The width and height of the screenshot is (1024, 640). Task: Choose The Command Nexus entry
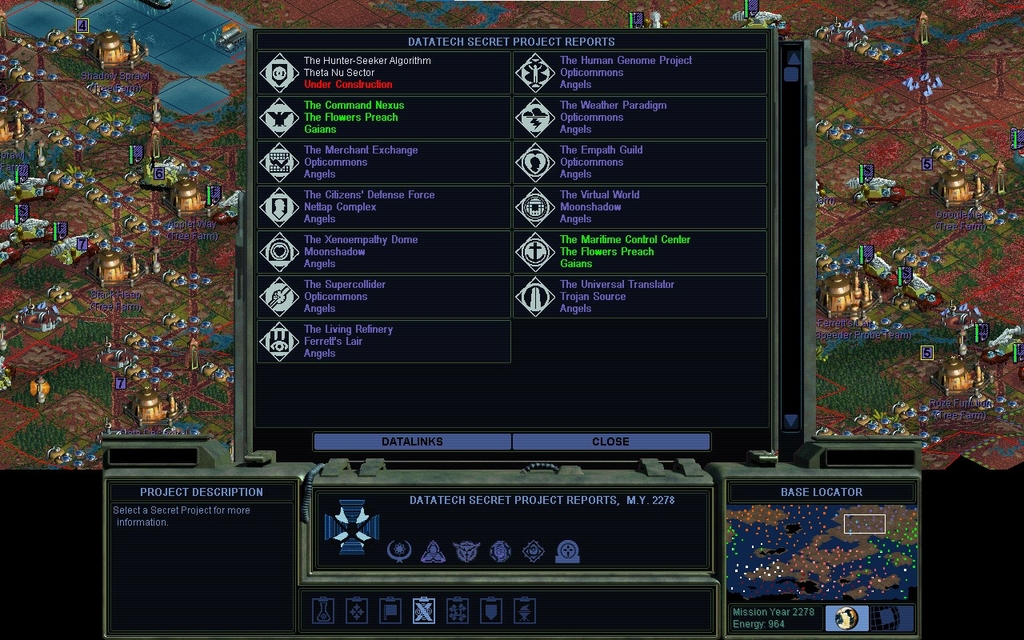(x=384, y=118)
